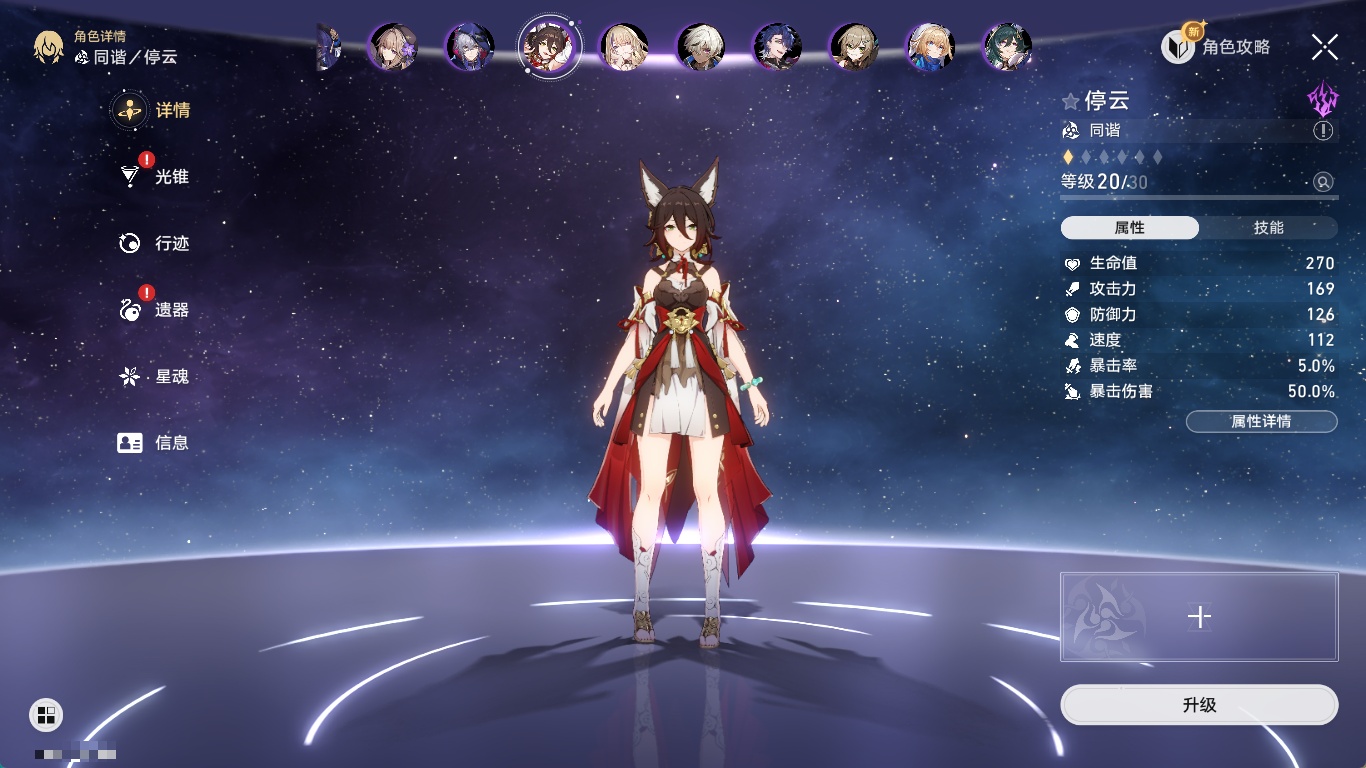
Task: Click the 升级 level up button
Action: coord(1199,705)
